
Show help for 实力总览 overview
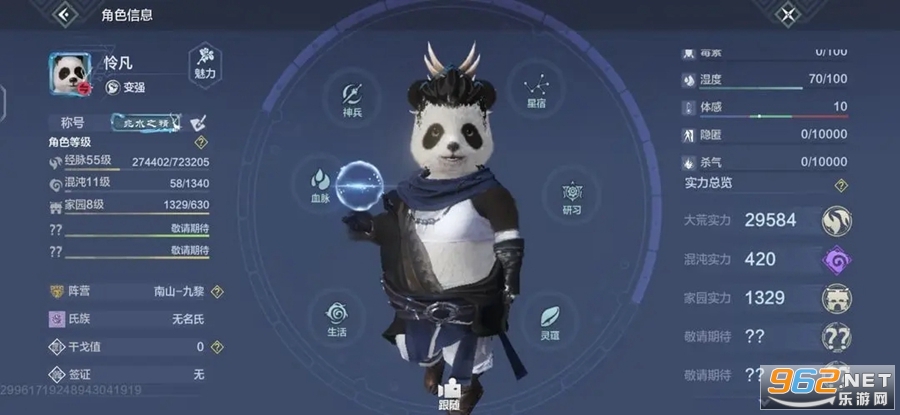click(841, 185)
